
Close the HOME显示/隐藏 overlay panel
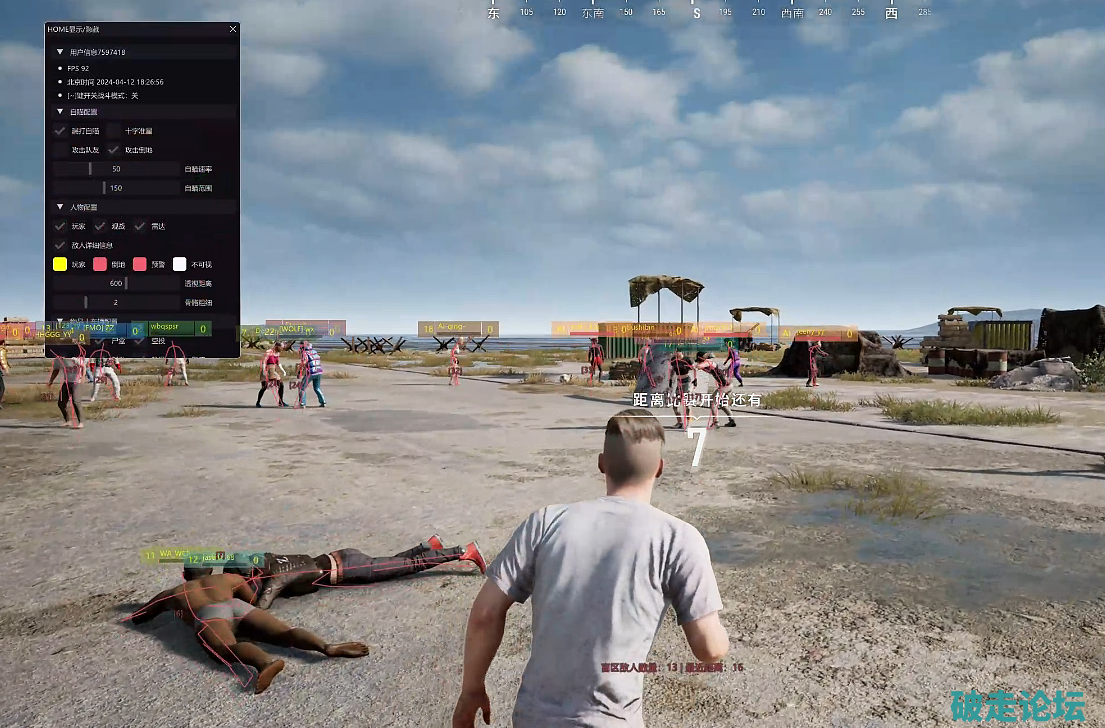[x=233, y=30]
